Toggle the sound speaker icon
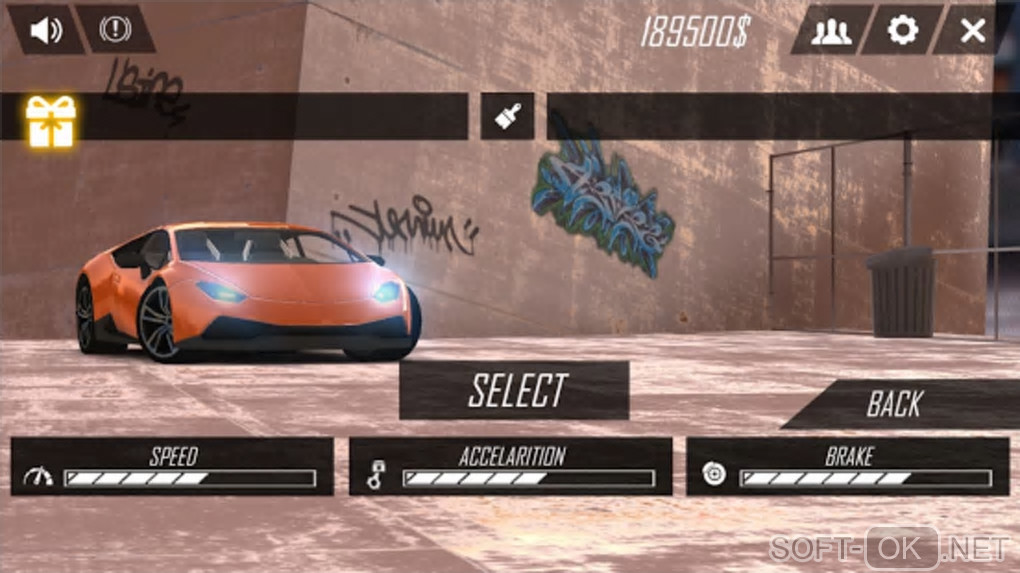Image resolution: width=1020 pixels, height=573 pixels. 44,30
